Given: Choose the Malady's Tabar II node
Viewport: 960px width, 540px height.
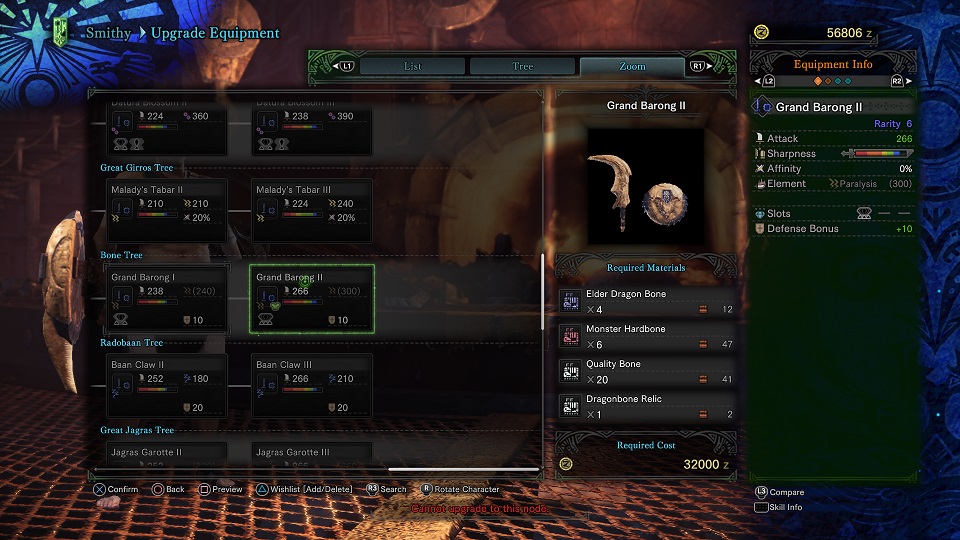Looking at the screenshot, I should pos(167,209).
